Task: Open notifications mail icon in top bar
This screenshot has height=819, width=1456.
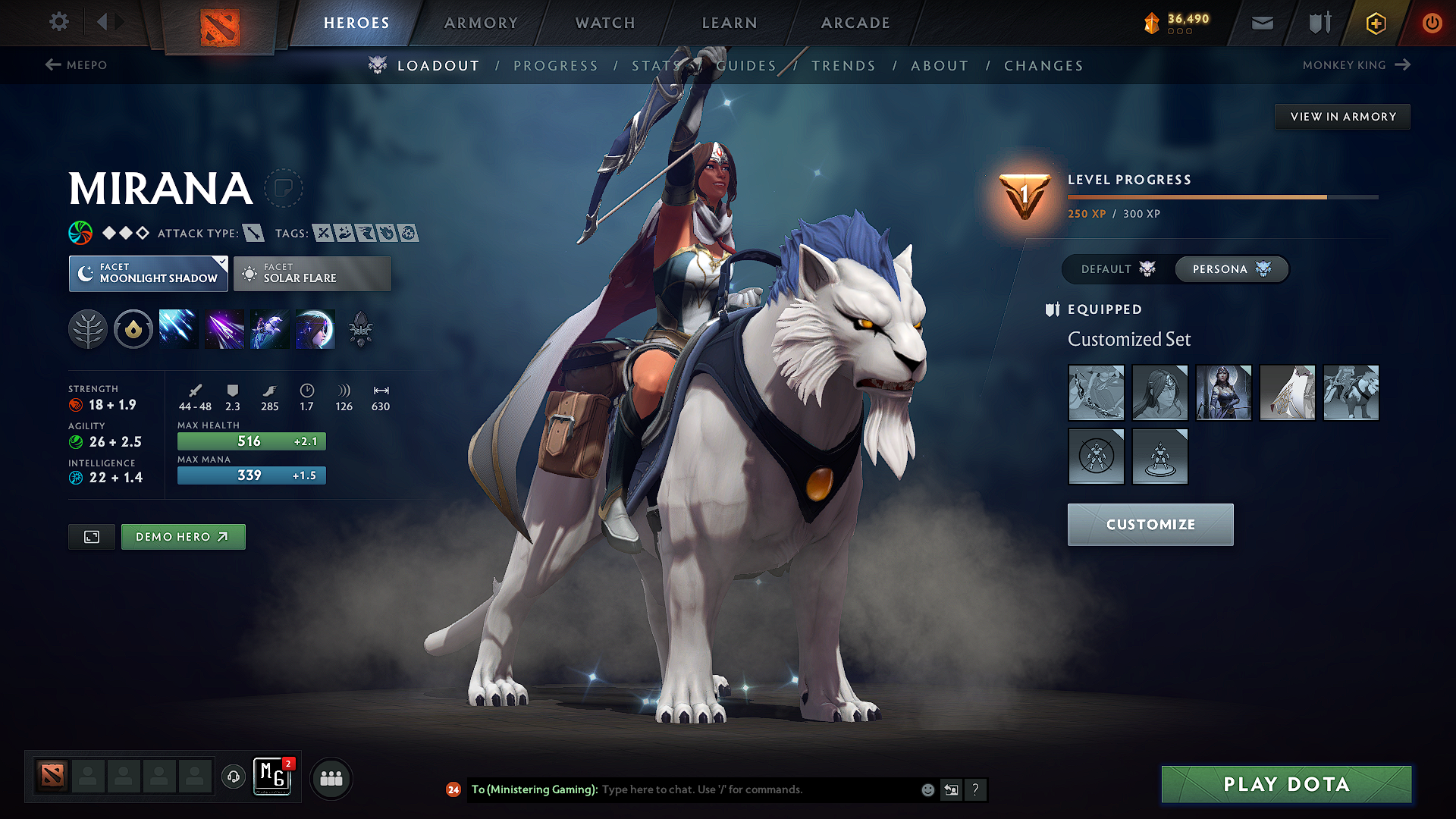Action: (x=1262, y=23)
